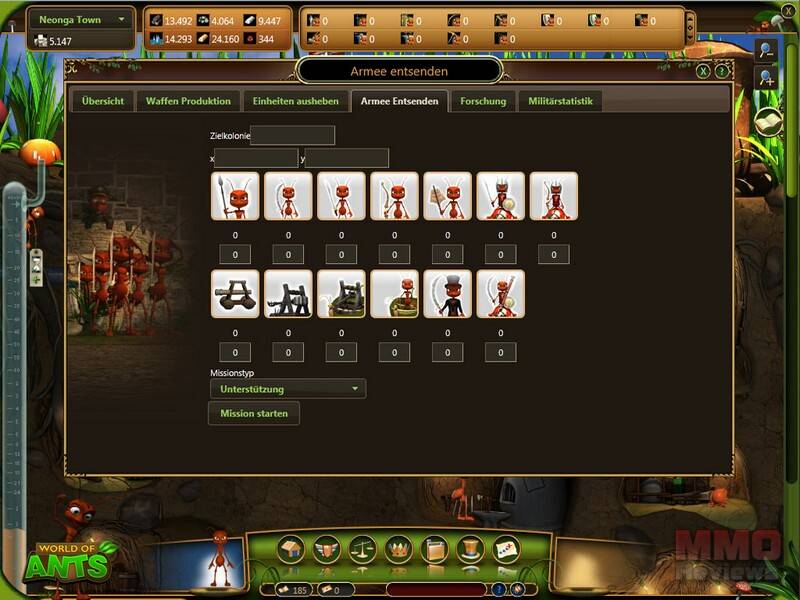This screenshot has width=800, height=600.
Task: Zoom in with the magnifier plus button
Action: pyautogui.click(x=764, y=78)
